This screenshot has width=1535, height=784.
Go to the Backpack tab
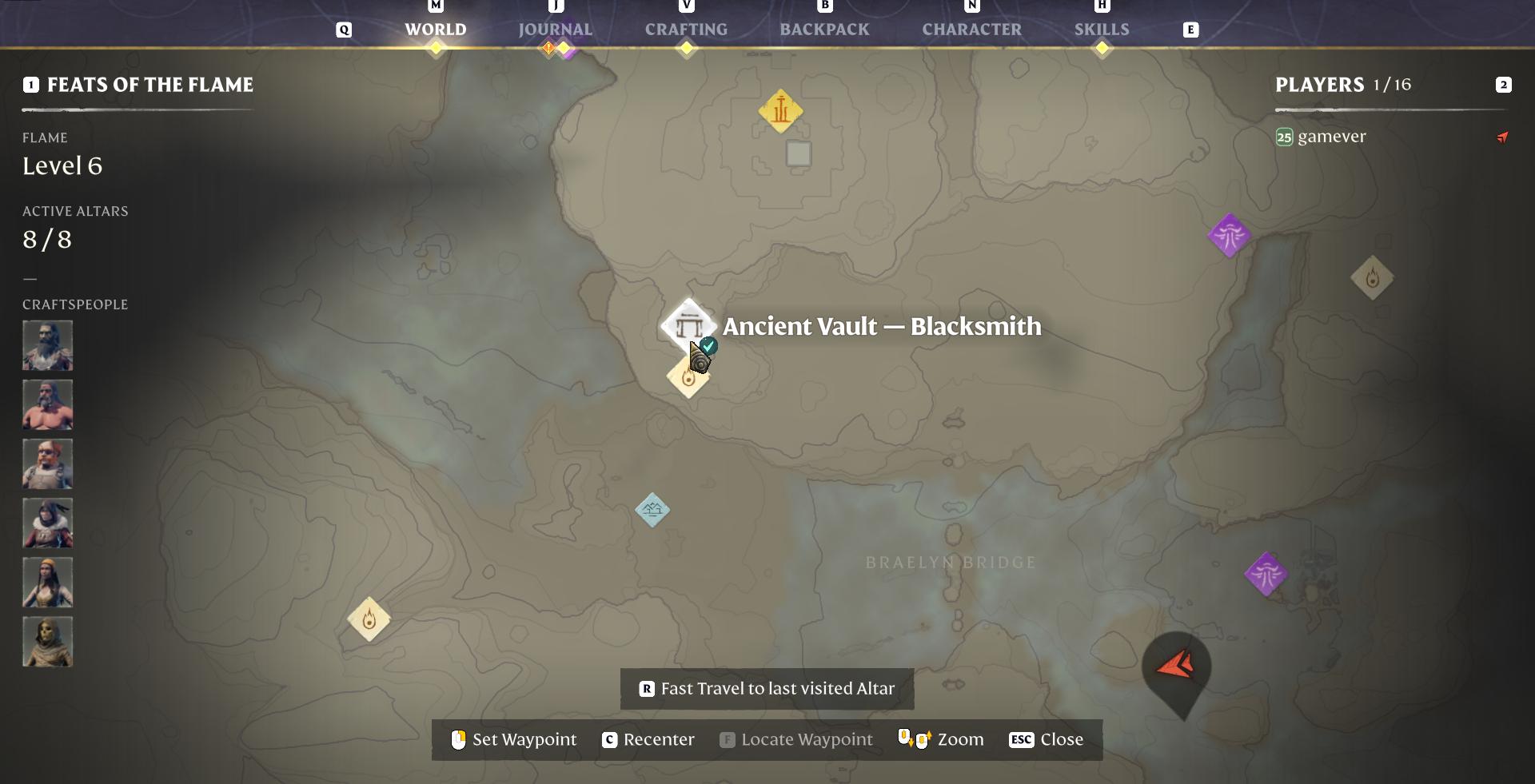pos(824,30)
